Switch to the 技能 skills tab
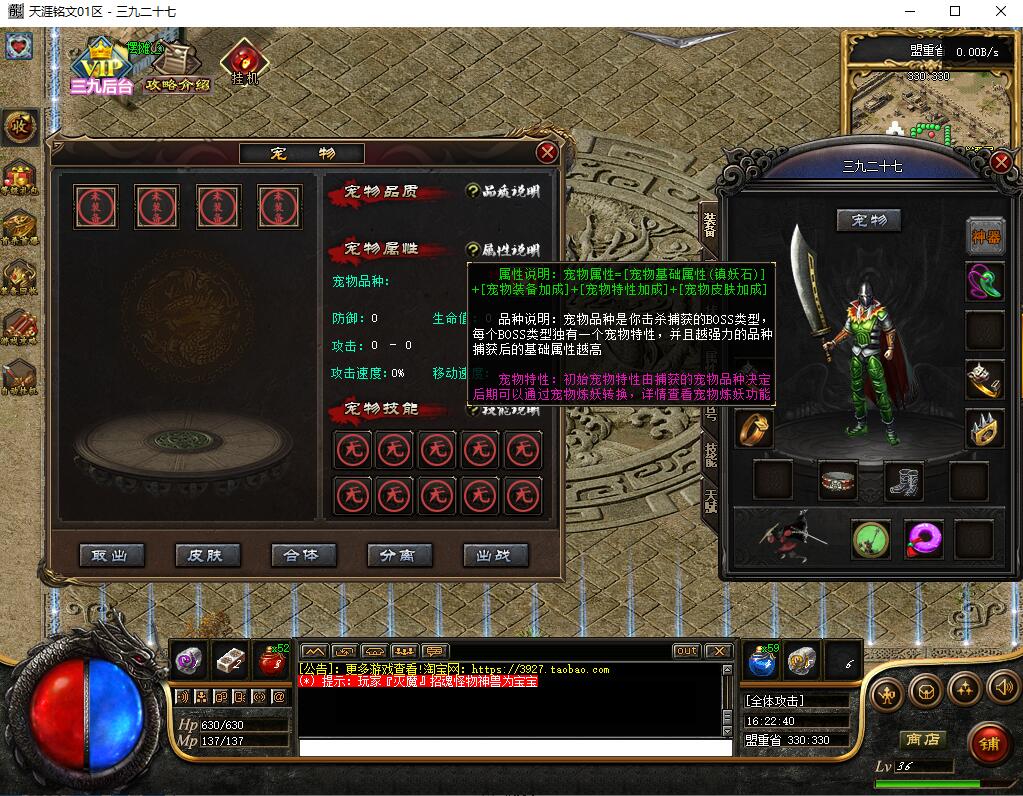The height and width of the screenshot is (796, 1023). coord(709,453)
